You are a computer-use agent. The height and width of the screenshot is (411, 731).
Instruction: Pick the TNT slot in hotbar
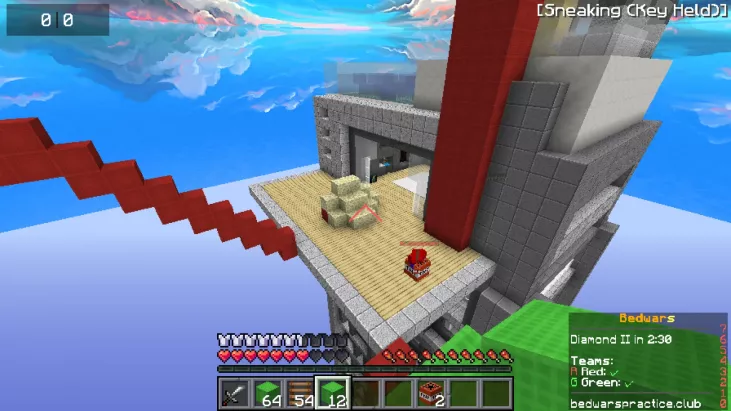(x=432, y=393)
